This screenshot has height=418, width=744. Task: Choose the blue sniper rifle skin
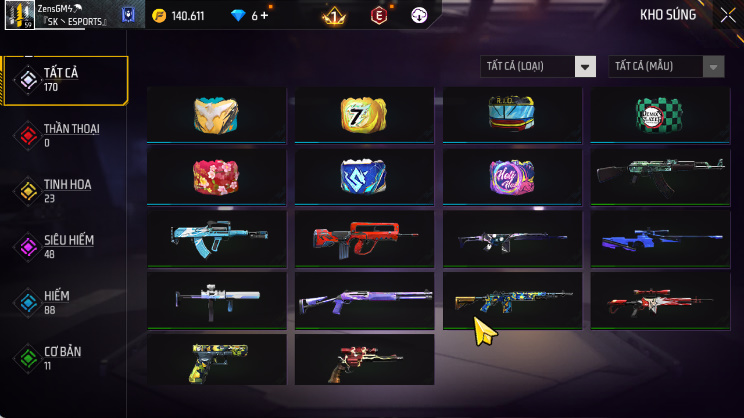point(660,238)
